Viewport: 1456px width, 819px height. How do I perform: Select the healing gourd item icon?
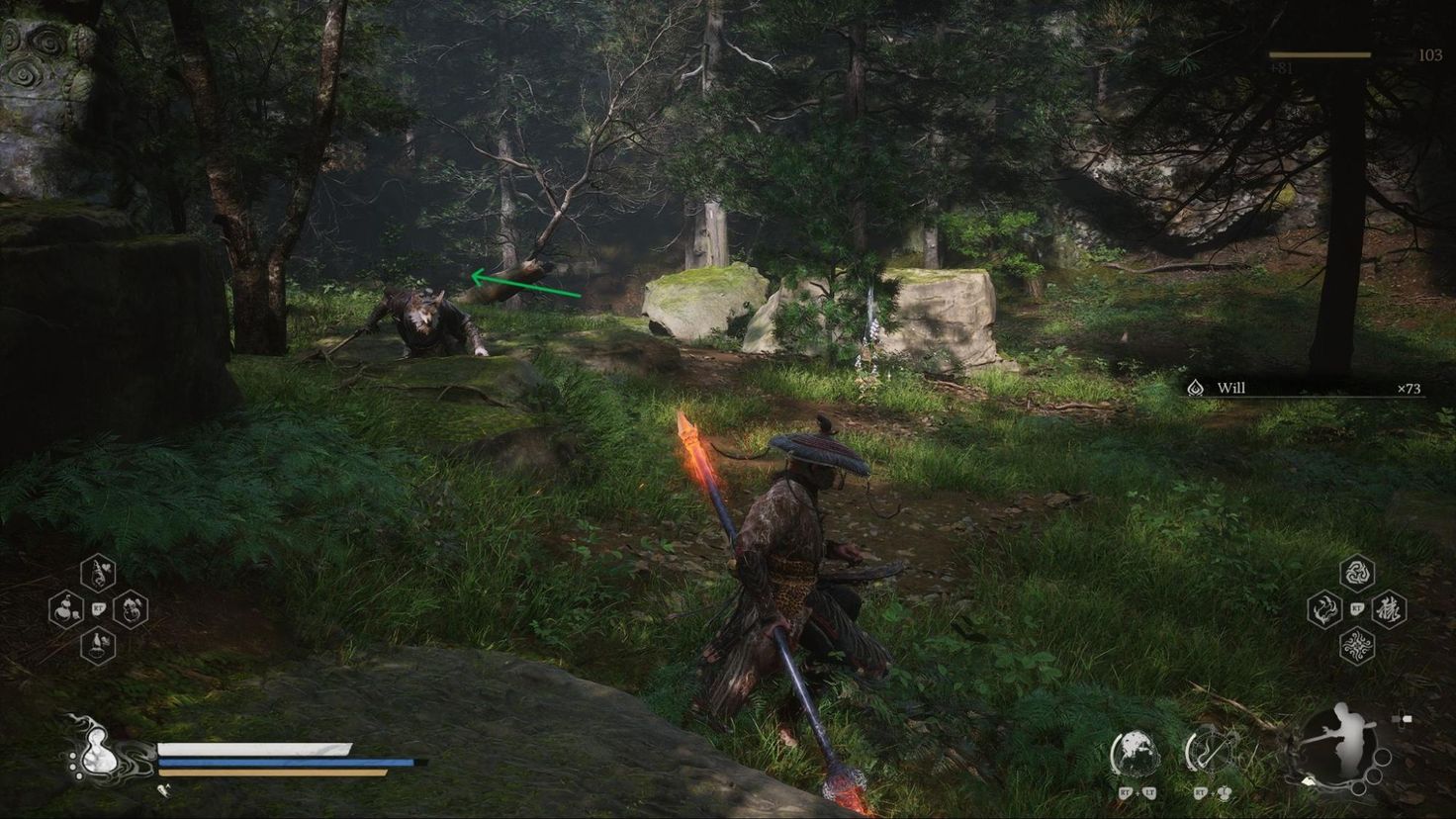(x=64, y=609)
